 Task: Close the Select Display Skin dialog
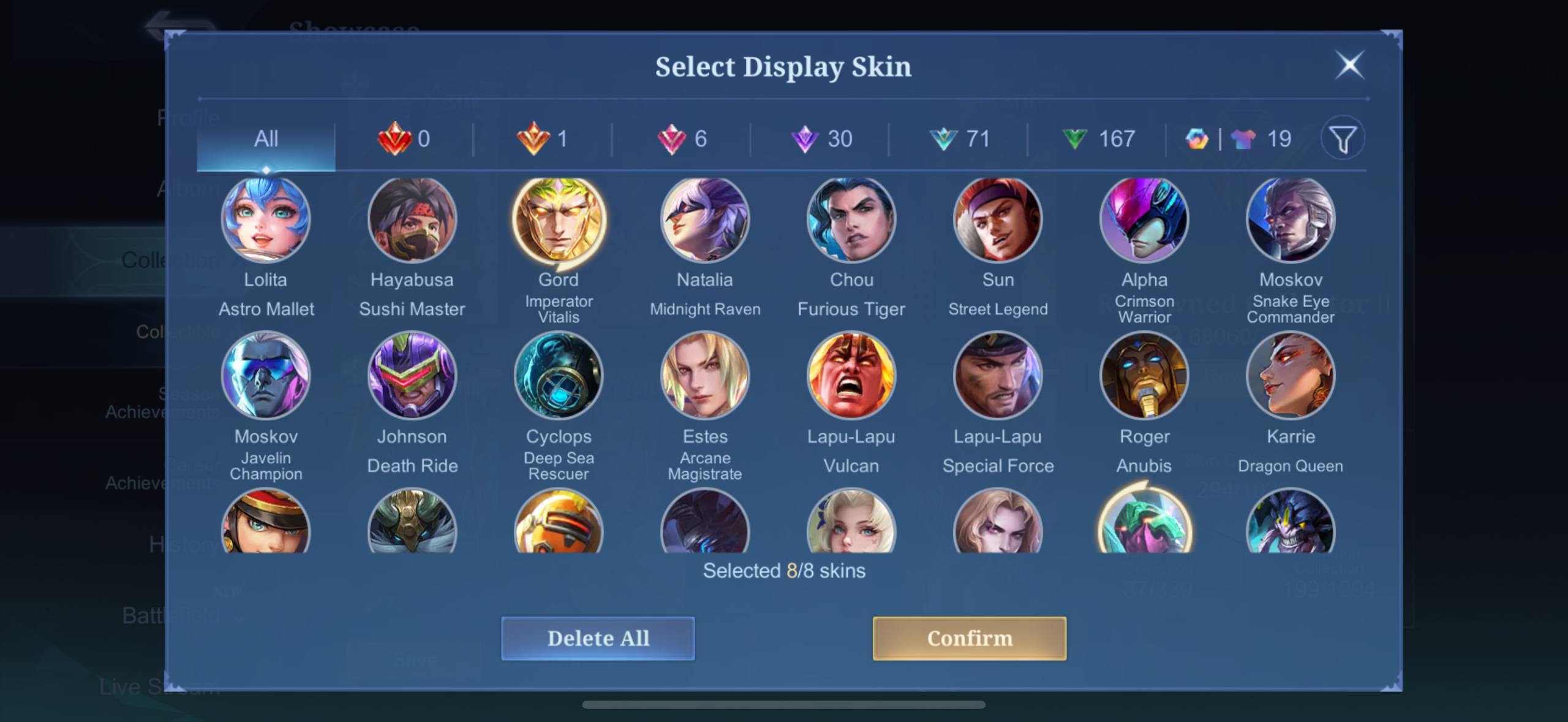1349,65
